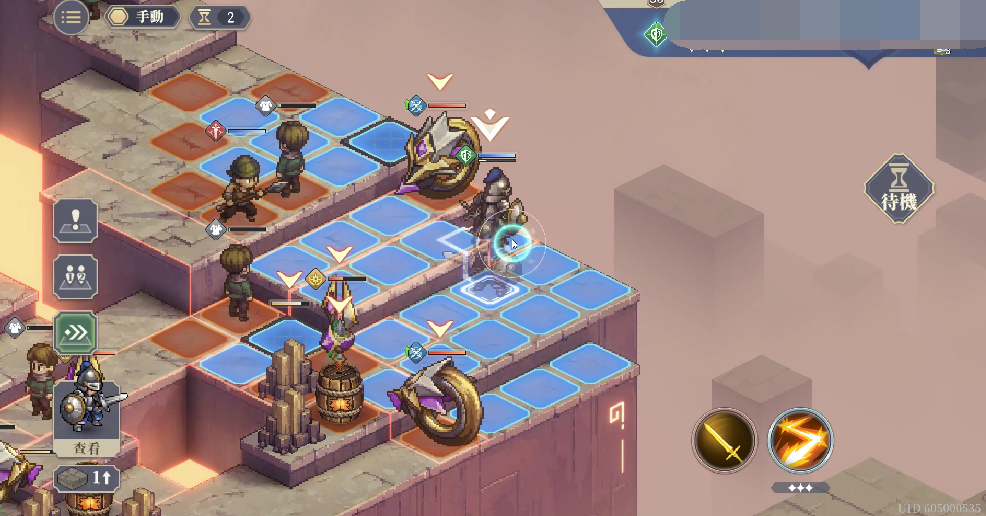Viewport: 986px width, 516px height.
Task: Toggle the green double-arrow speed button
Action: [x=76, y=333]
